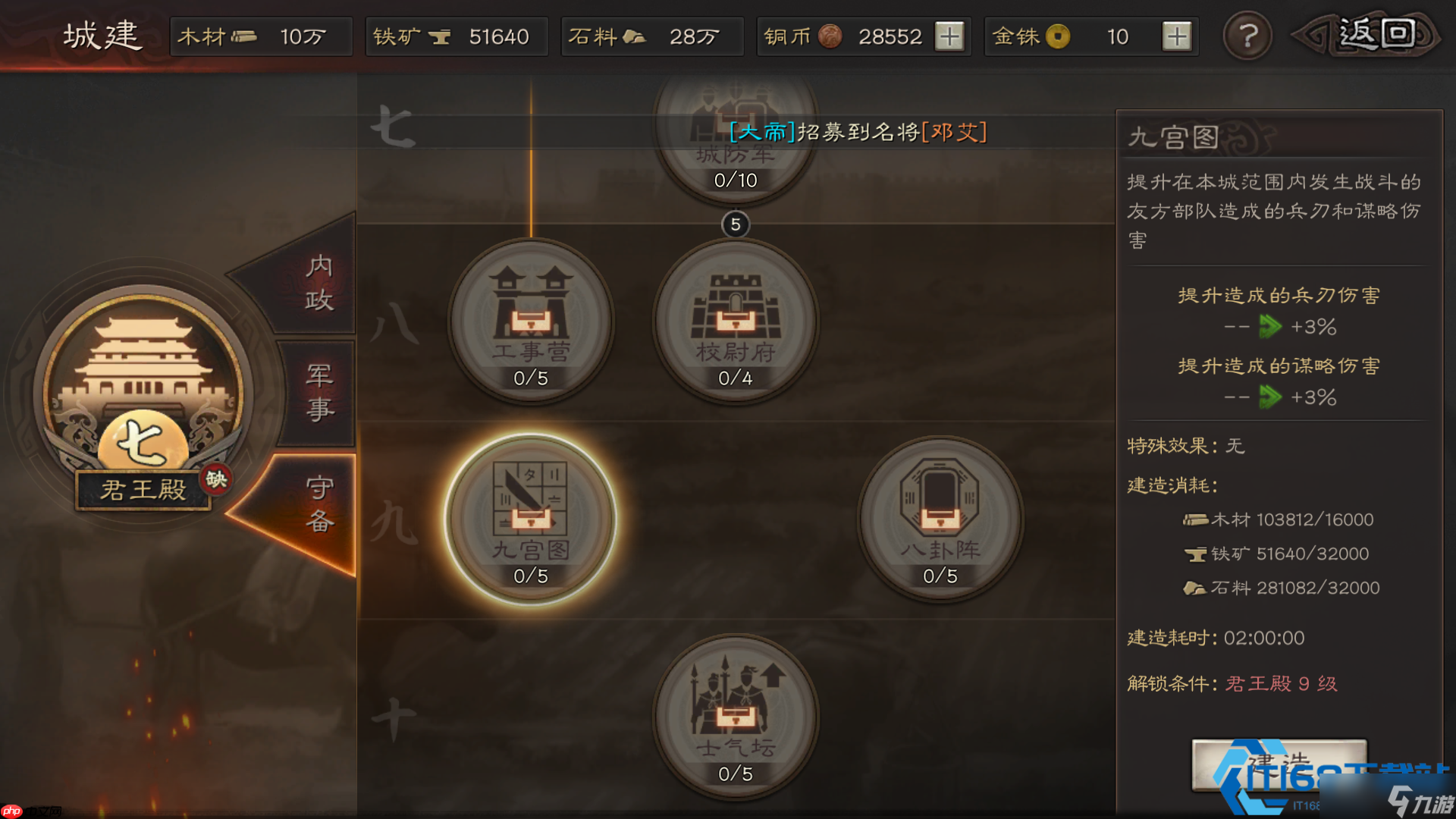Select the 八卦阵 building icon

(x=940, y=516)
